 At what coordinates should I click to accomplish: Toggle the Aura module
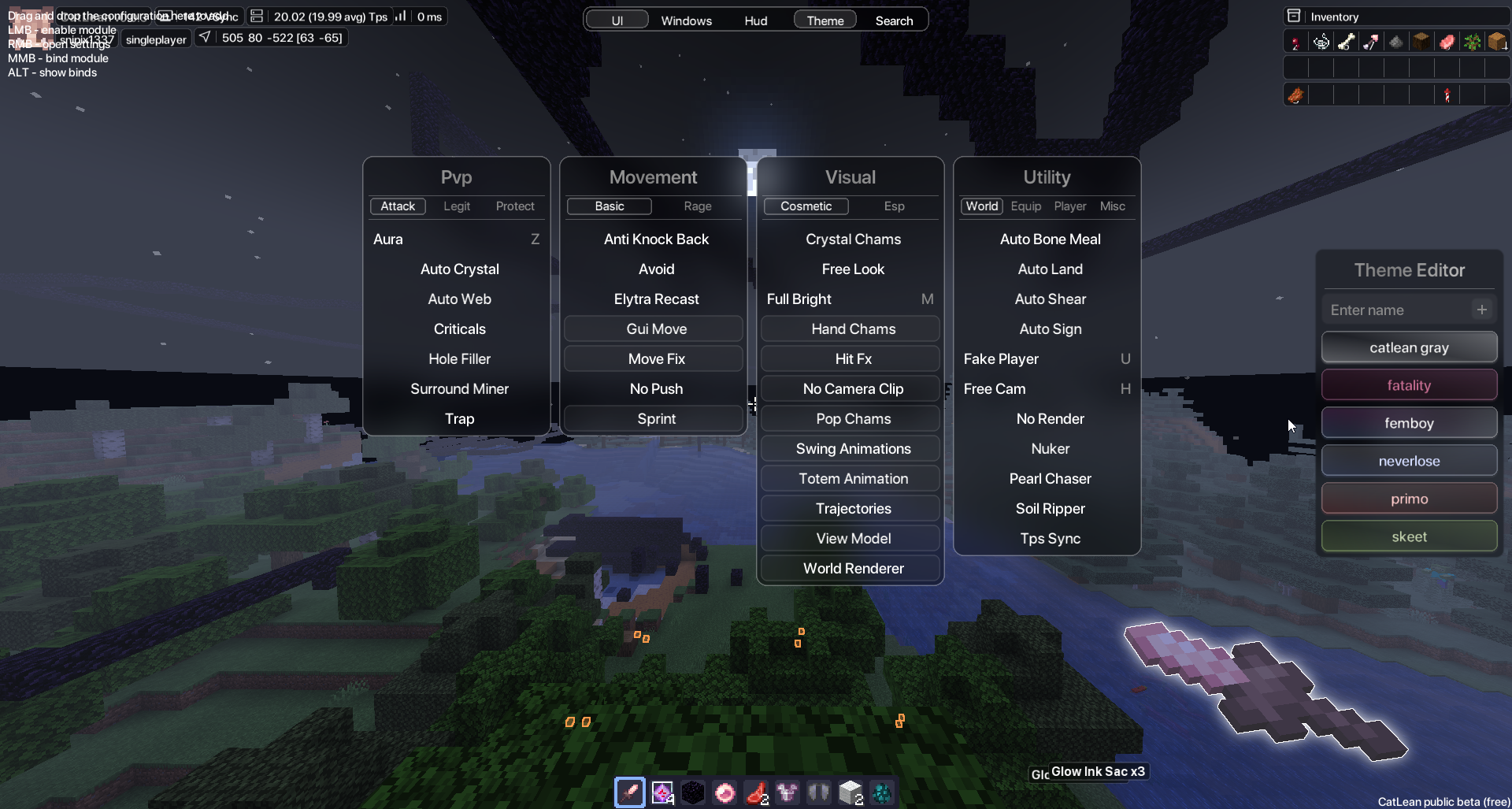388,239
